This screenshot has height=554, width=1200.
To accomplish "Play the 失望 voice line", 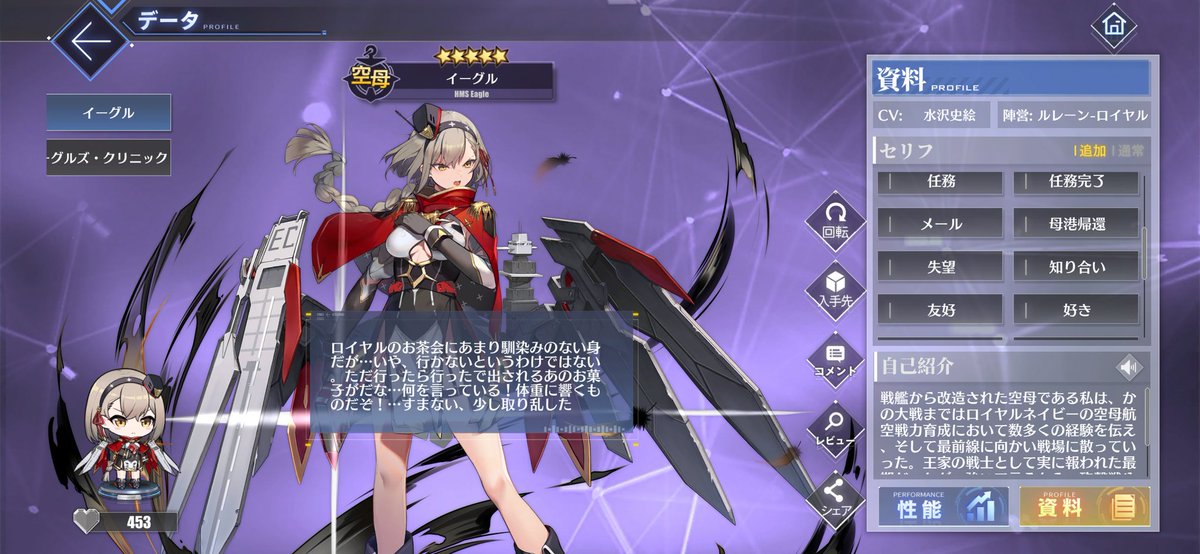I will coord(940,266).
